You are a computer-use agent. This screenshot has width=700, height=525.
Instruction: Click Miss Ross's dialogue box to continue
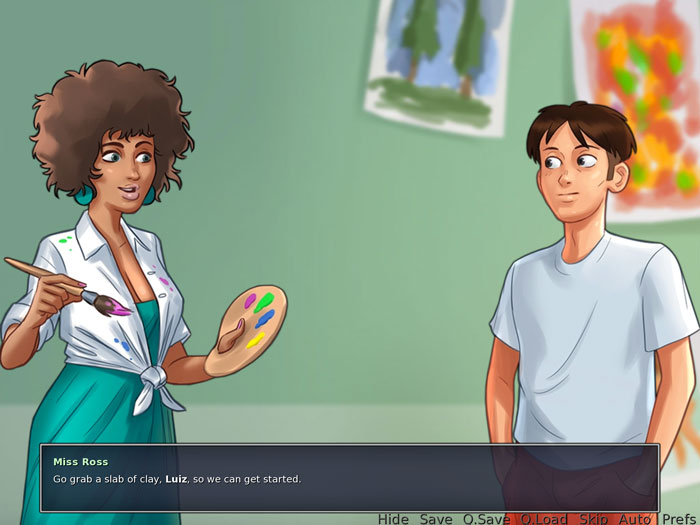[x=349, y=479]
